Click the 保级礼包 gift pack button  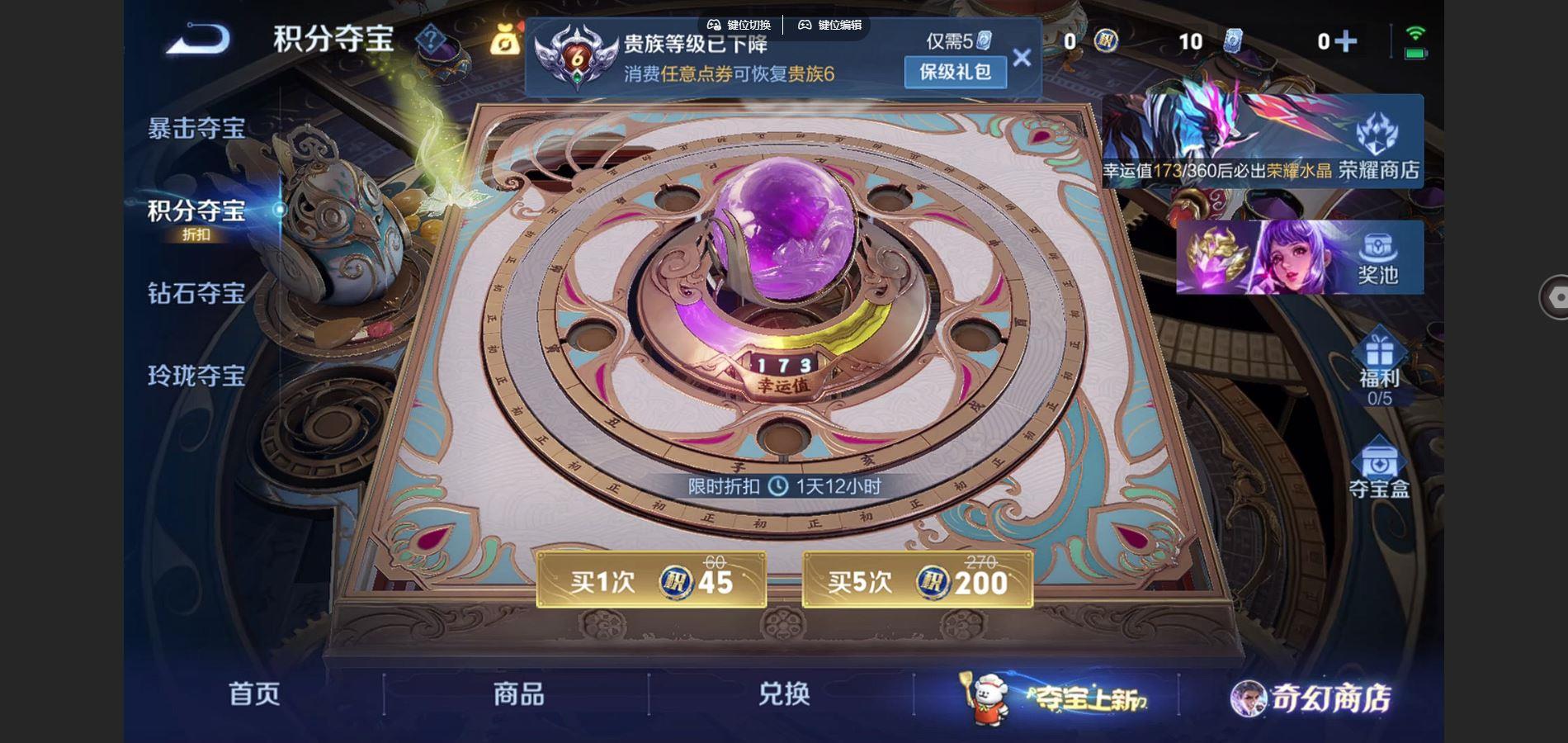click(x=955, y=73)
